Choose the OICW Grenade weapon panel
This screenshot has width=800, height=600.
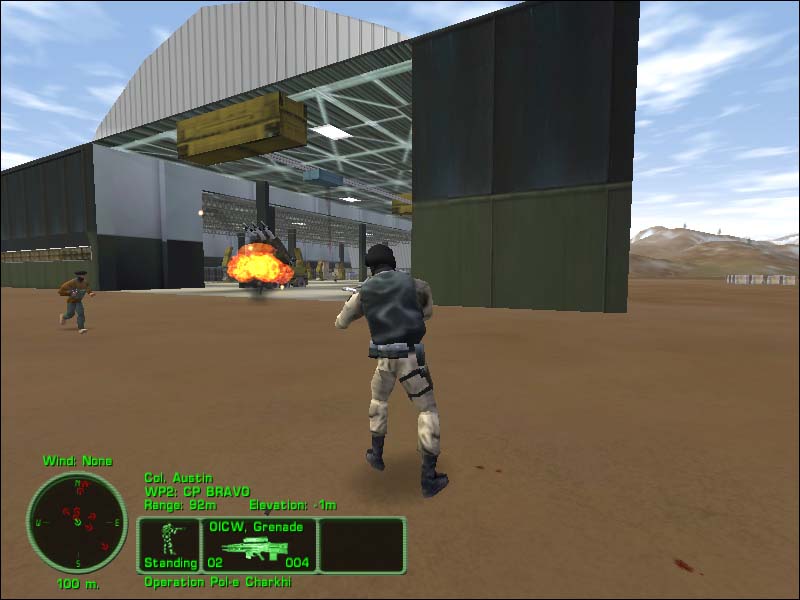[x=259, y=545]
